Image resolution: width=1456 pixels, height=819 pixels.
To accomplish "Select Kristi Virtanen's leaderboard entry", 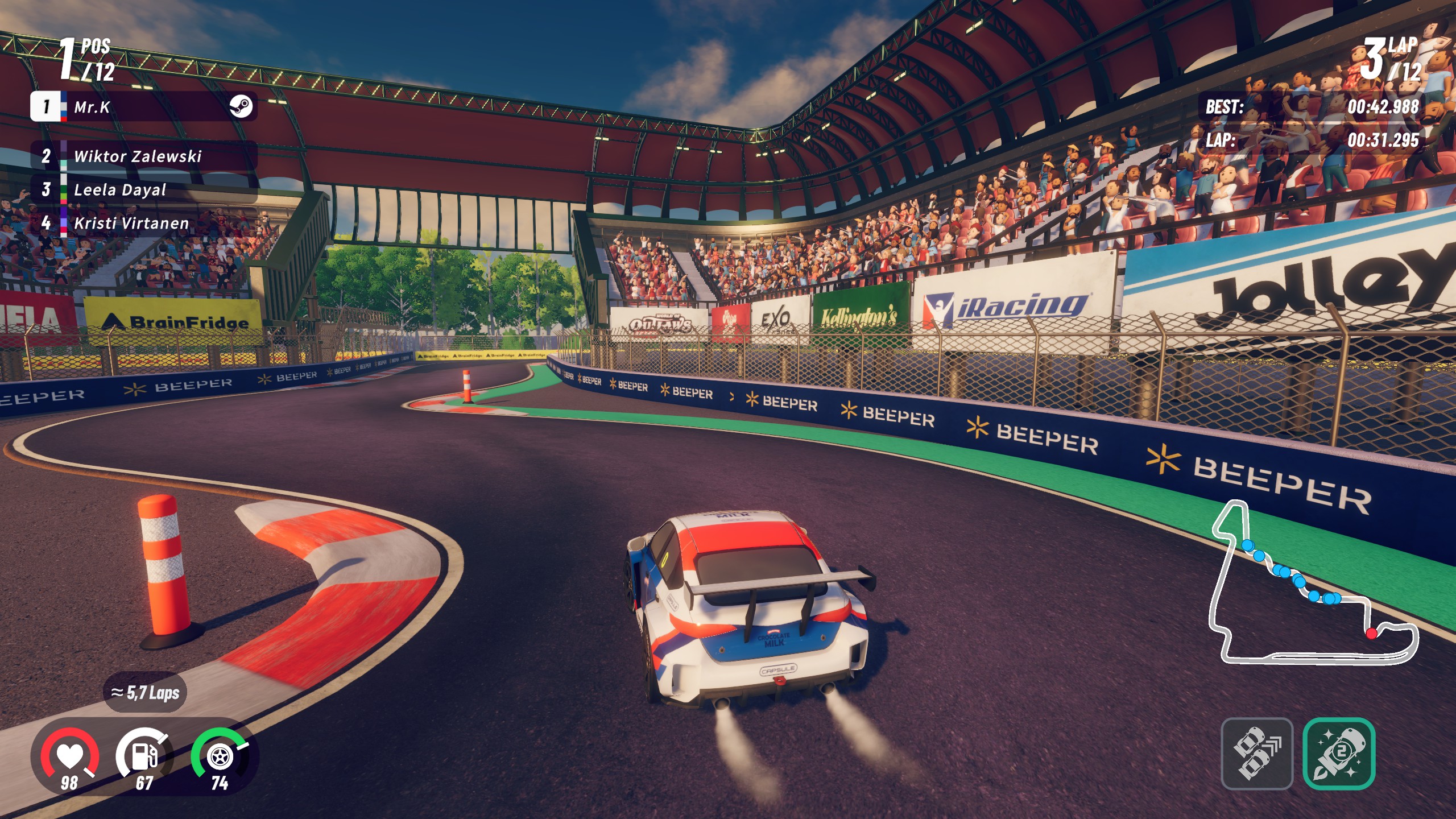I will 142,223.
